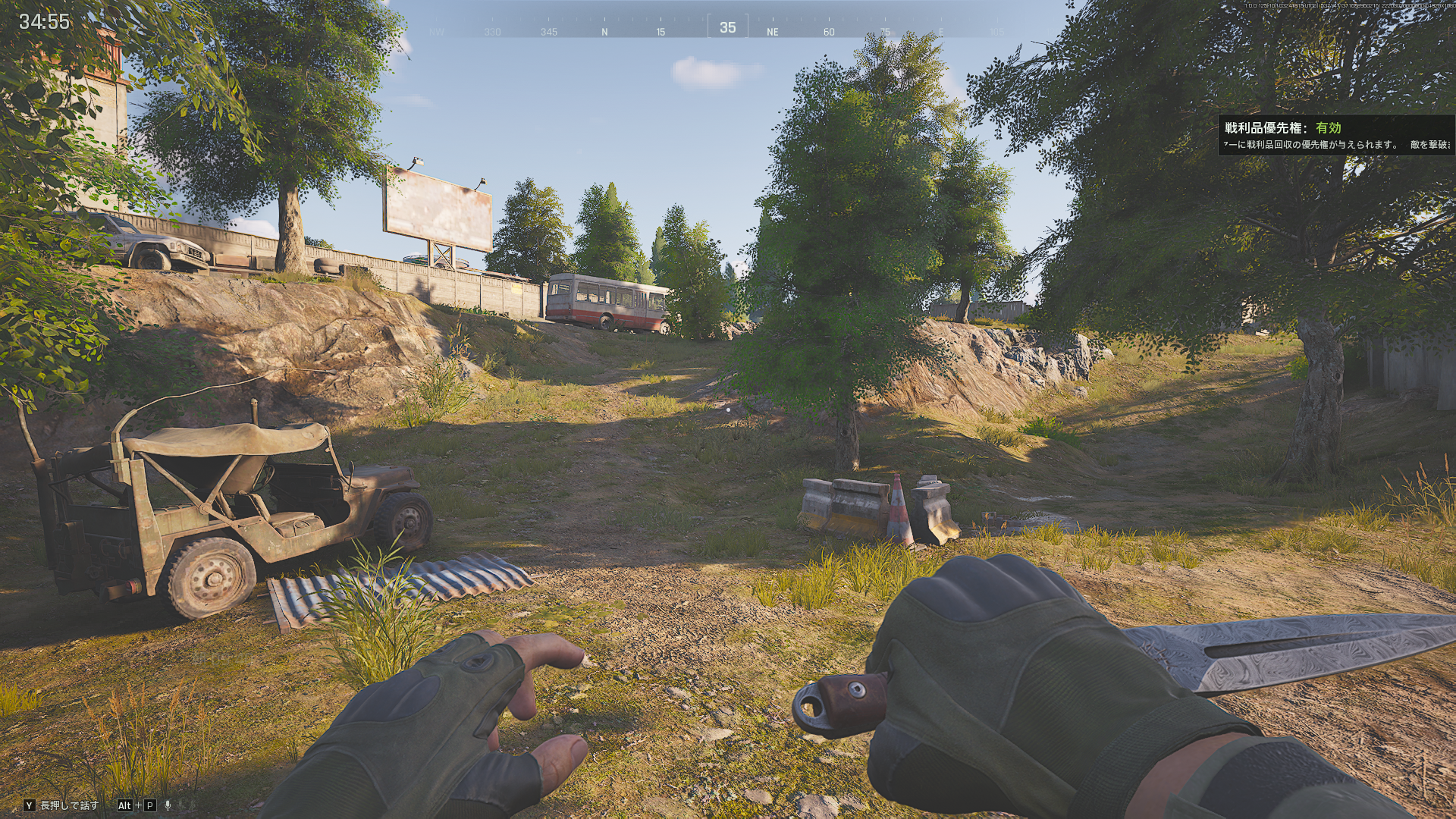Toggle the white microphone voice icon
This screenshot has width=1456, height=819.
point(168,805)
